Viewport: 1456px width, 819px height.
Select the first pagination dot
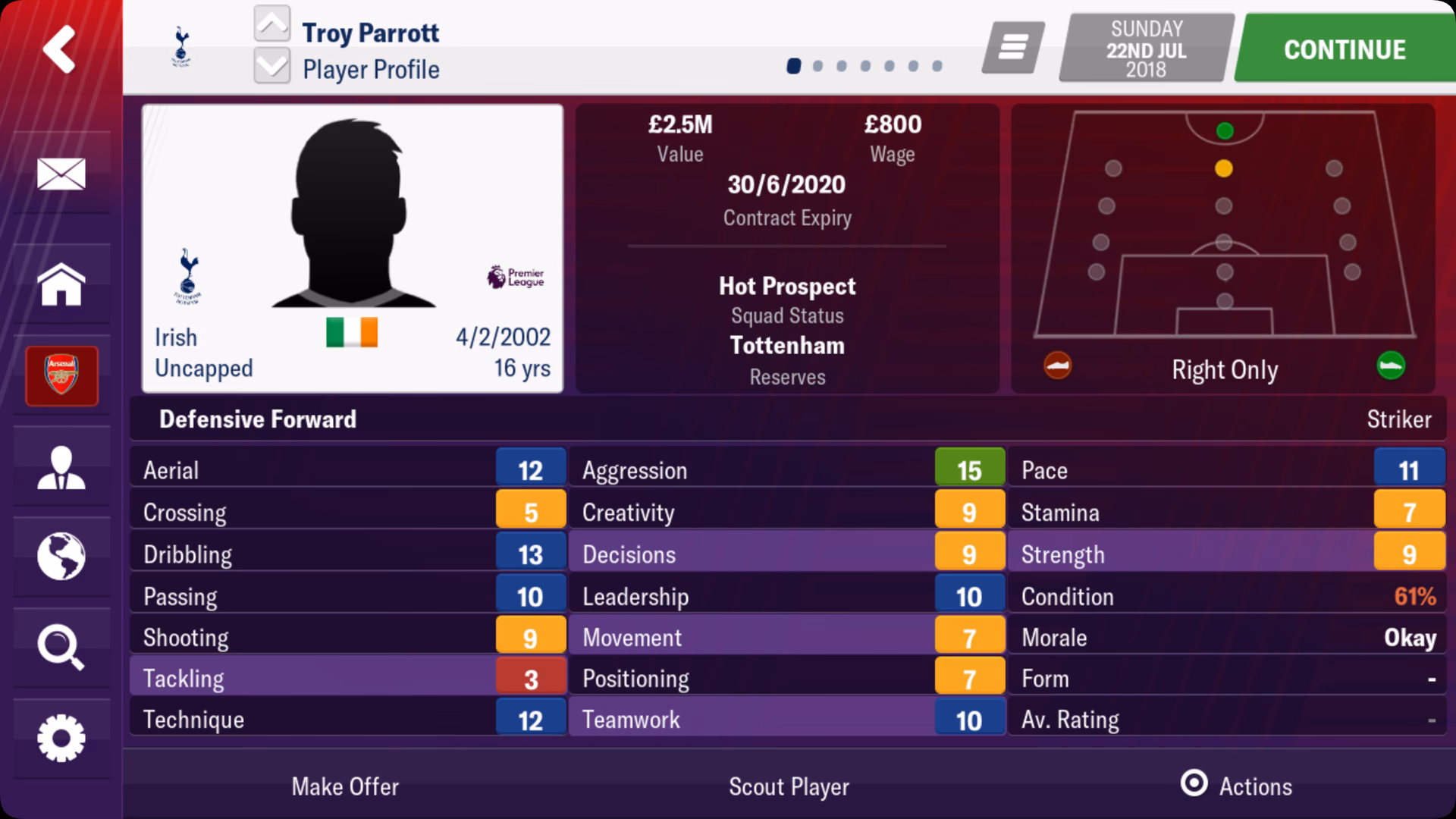point(793,67)
